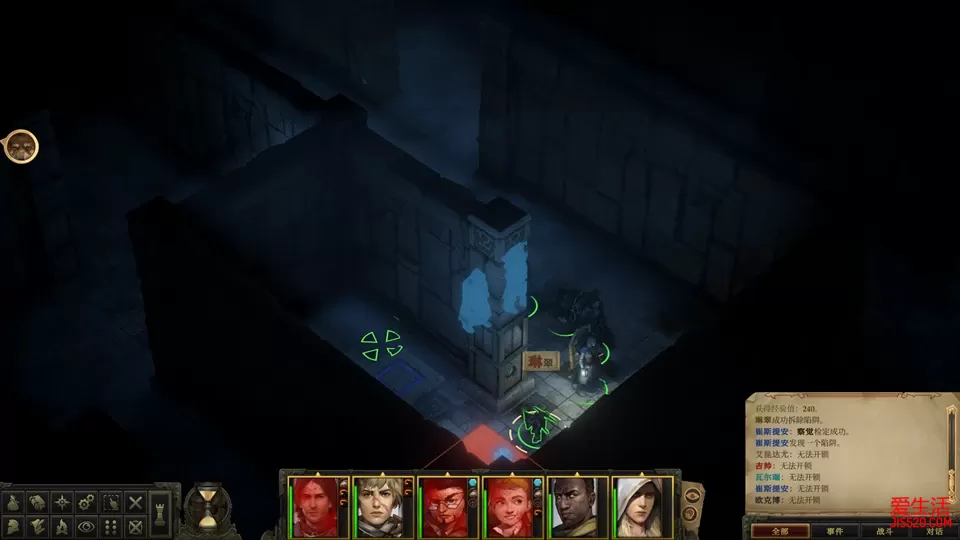Open the campfire rest icon

[62, 526]
